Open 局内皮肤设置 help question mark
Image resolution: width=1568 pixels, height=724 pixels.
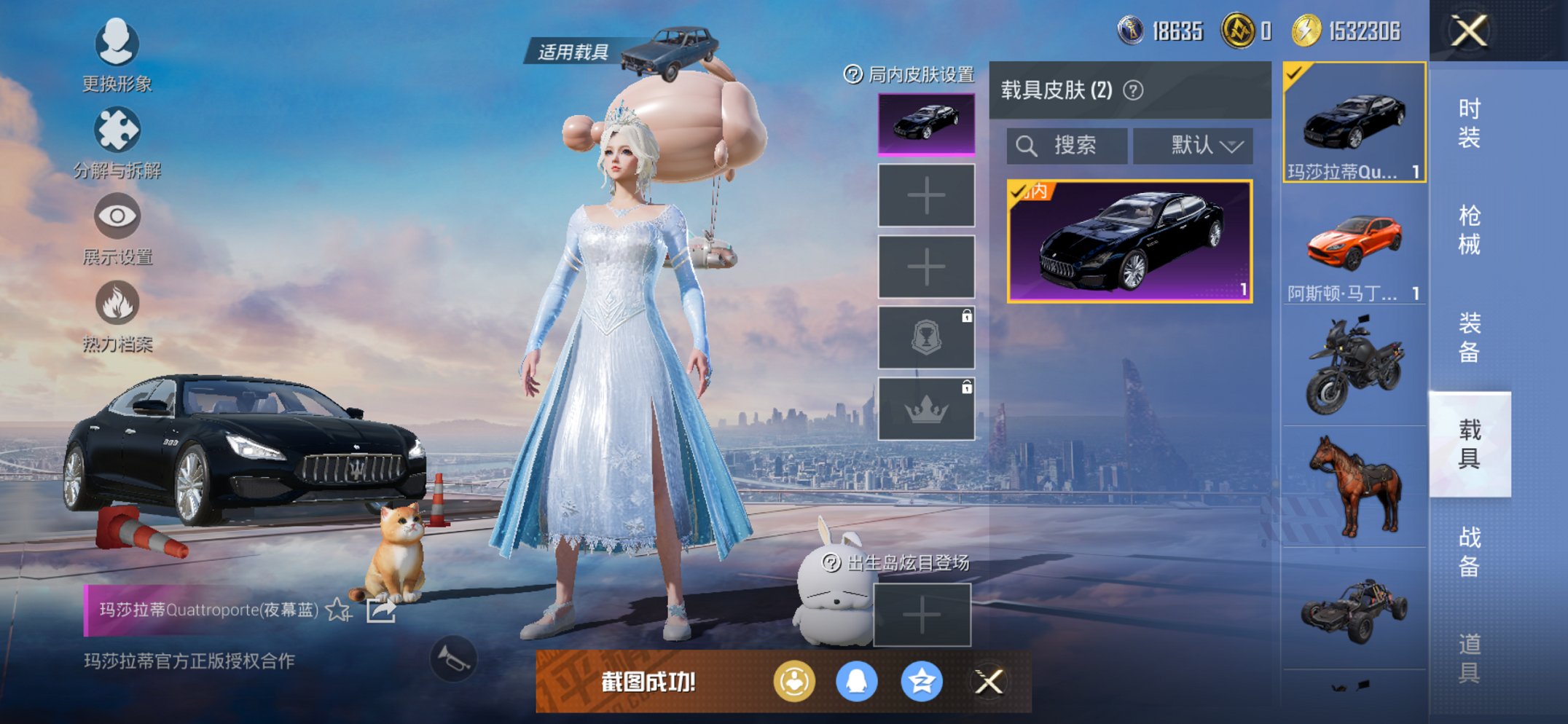coord(852,74)
